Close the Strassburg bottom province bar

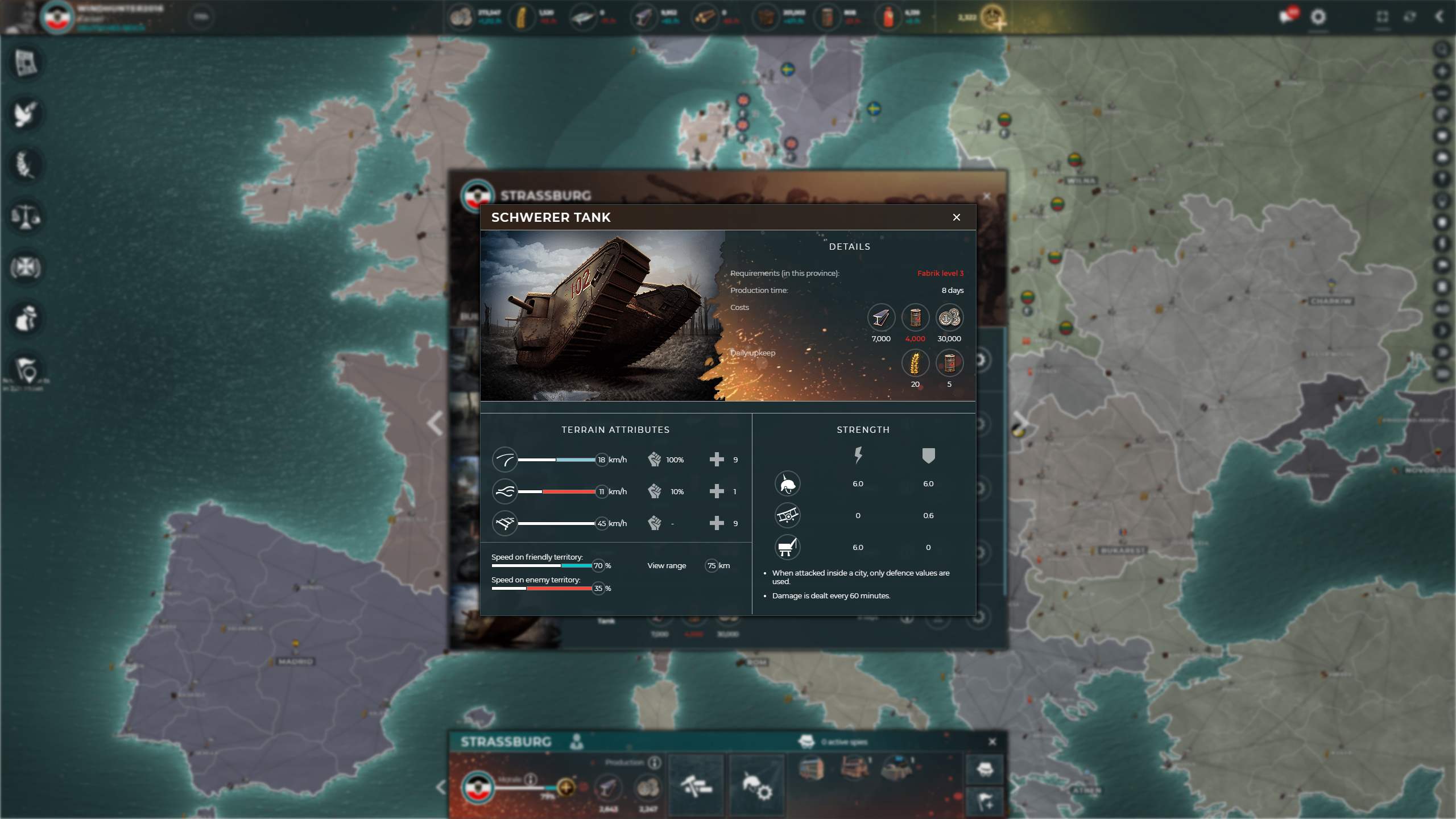pos(992,742)
